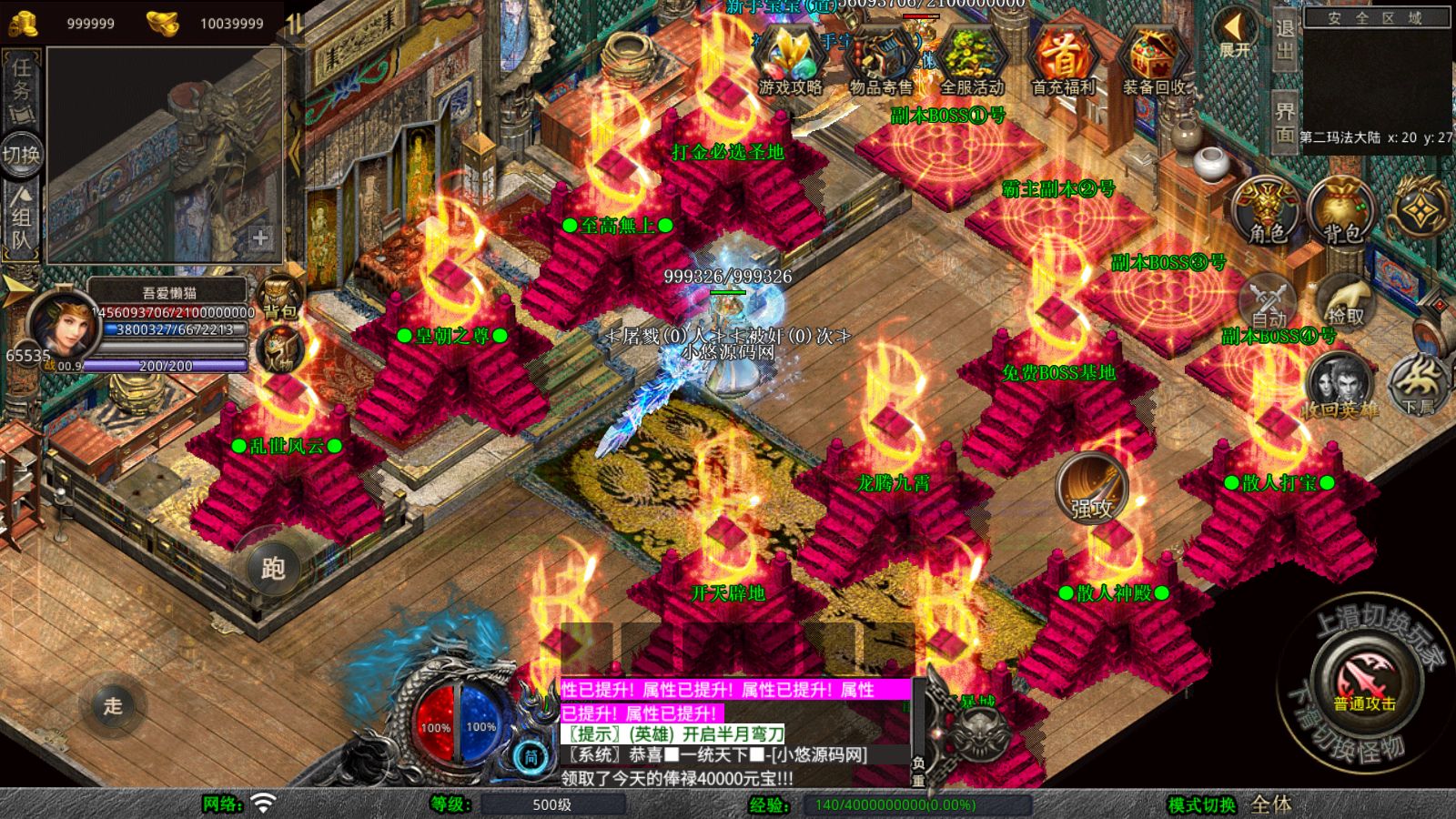Select the 走 walk movement button
This screenshot has width=1456, height=819.
(112, 705)
